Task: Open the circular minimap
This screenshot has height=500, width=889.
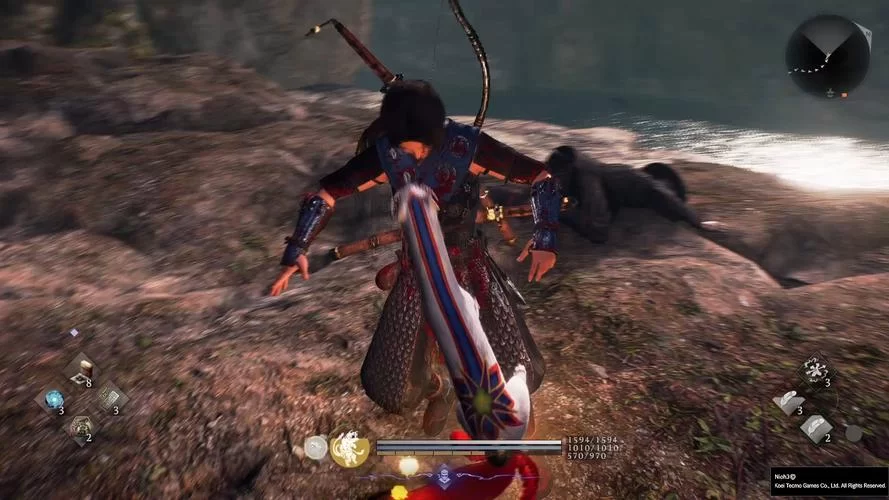Action: [x=828, y=56]
